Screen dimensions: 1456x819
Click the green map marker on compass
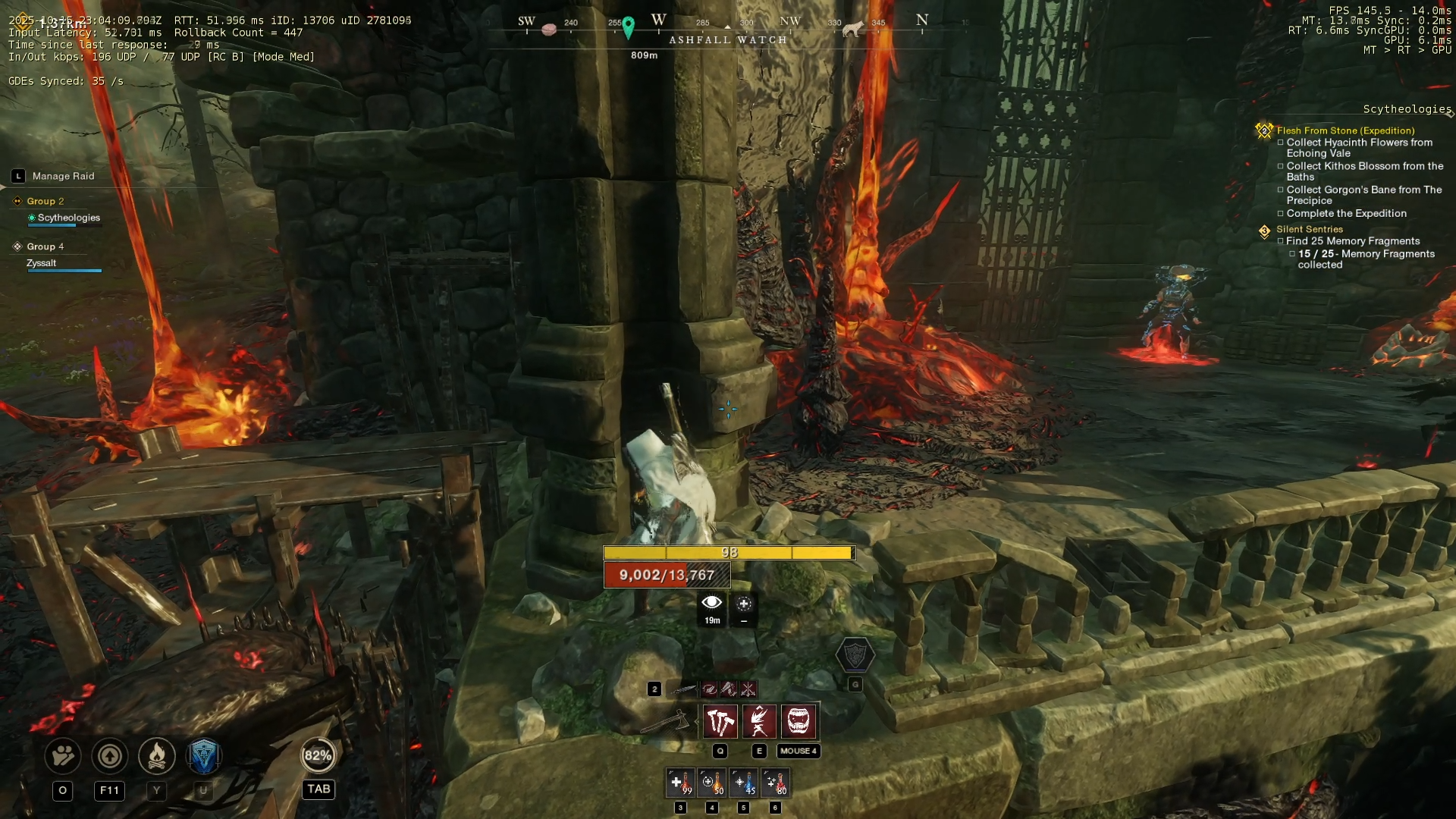[x=628, y=27]
